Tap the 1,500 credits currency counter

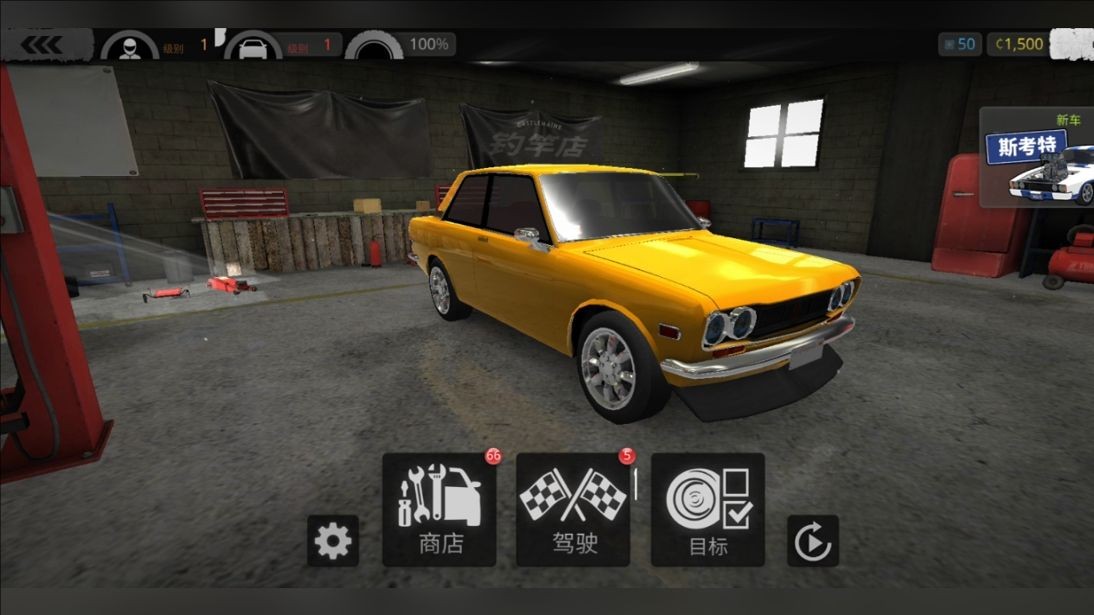(x=1018, y=44)
